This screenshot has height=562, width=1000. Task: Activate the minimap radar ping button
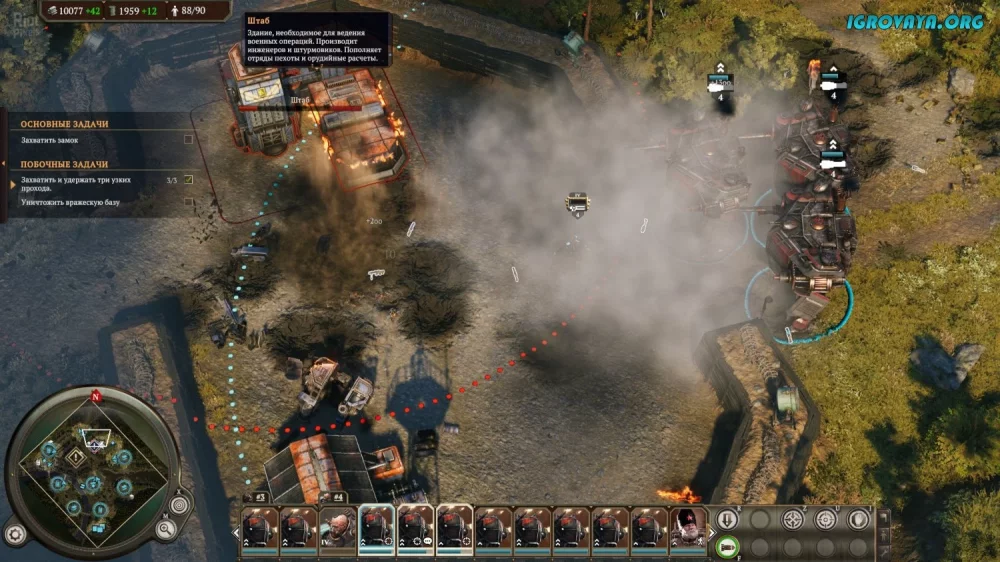pos(179,505)
